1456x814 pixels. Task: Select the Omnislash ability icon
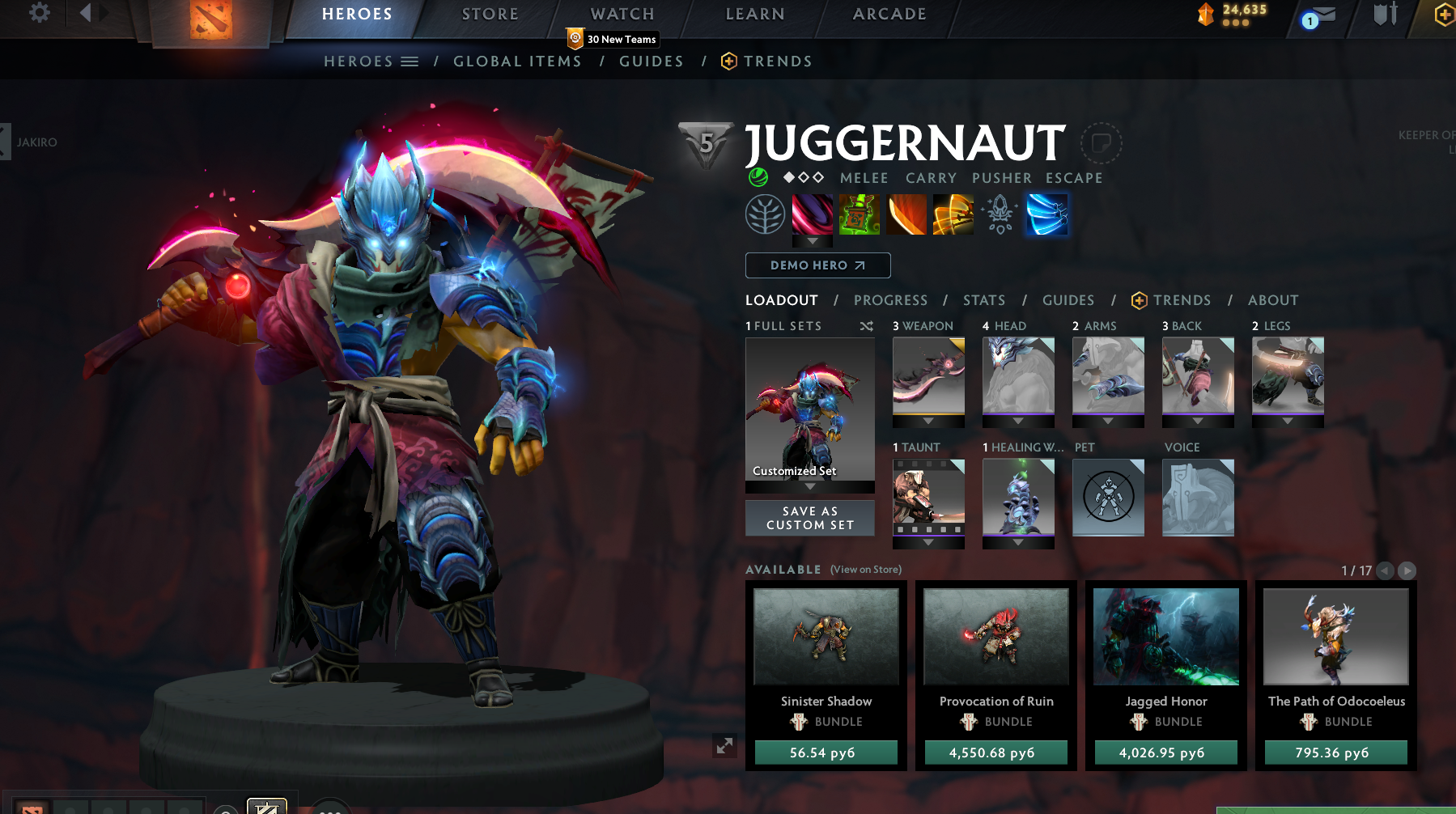click(953, 214)
